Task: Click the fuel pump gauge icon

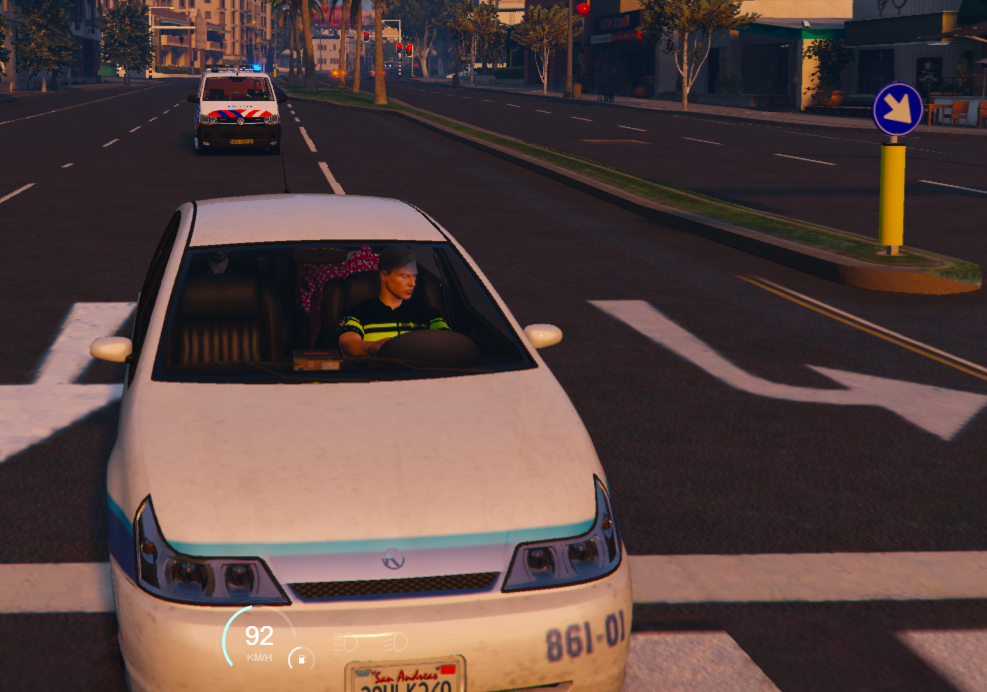Action: pyautogui.click(x=300, y=659)
